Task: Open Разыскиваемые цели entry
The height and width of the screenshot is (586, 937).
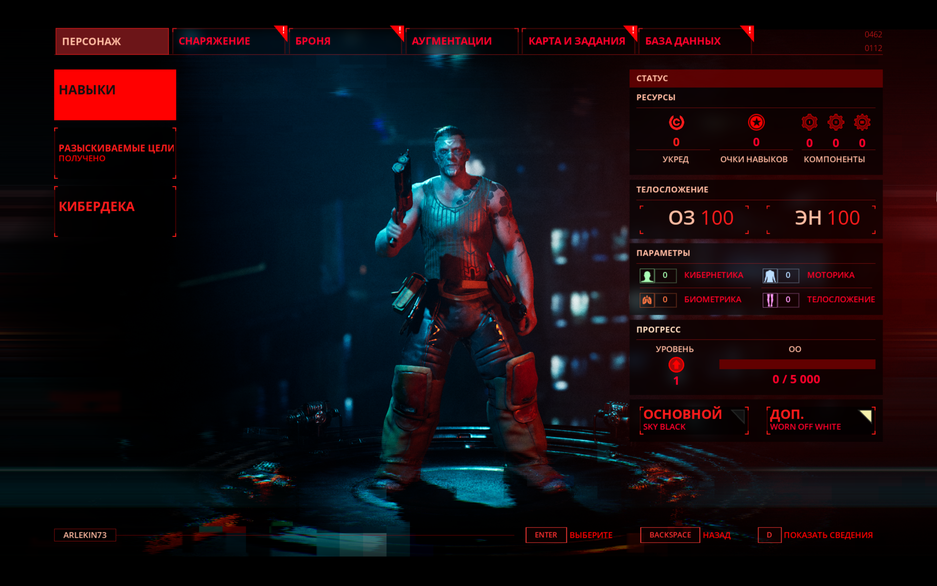Action: pyautogui.click(x=115, y=152)
